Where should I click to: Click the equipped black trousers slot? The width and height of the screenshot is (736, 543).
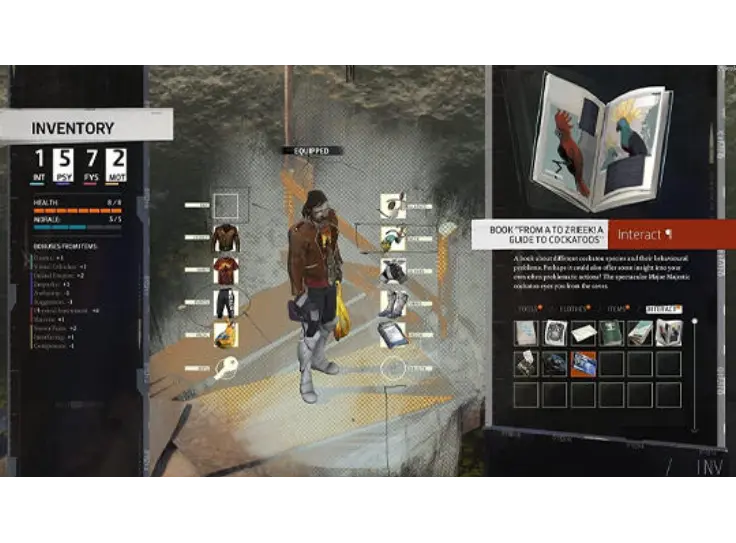tap(225, 303)
